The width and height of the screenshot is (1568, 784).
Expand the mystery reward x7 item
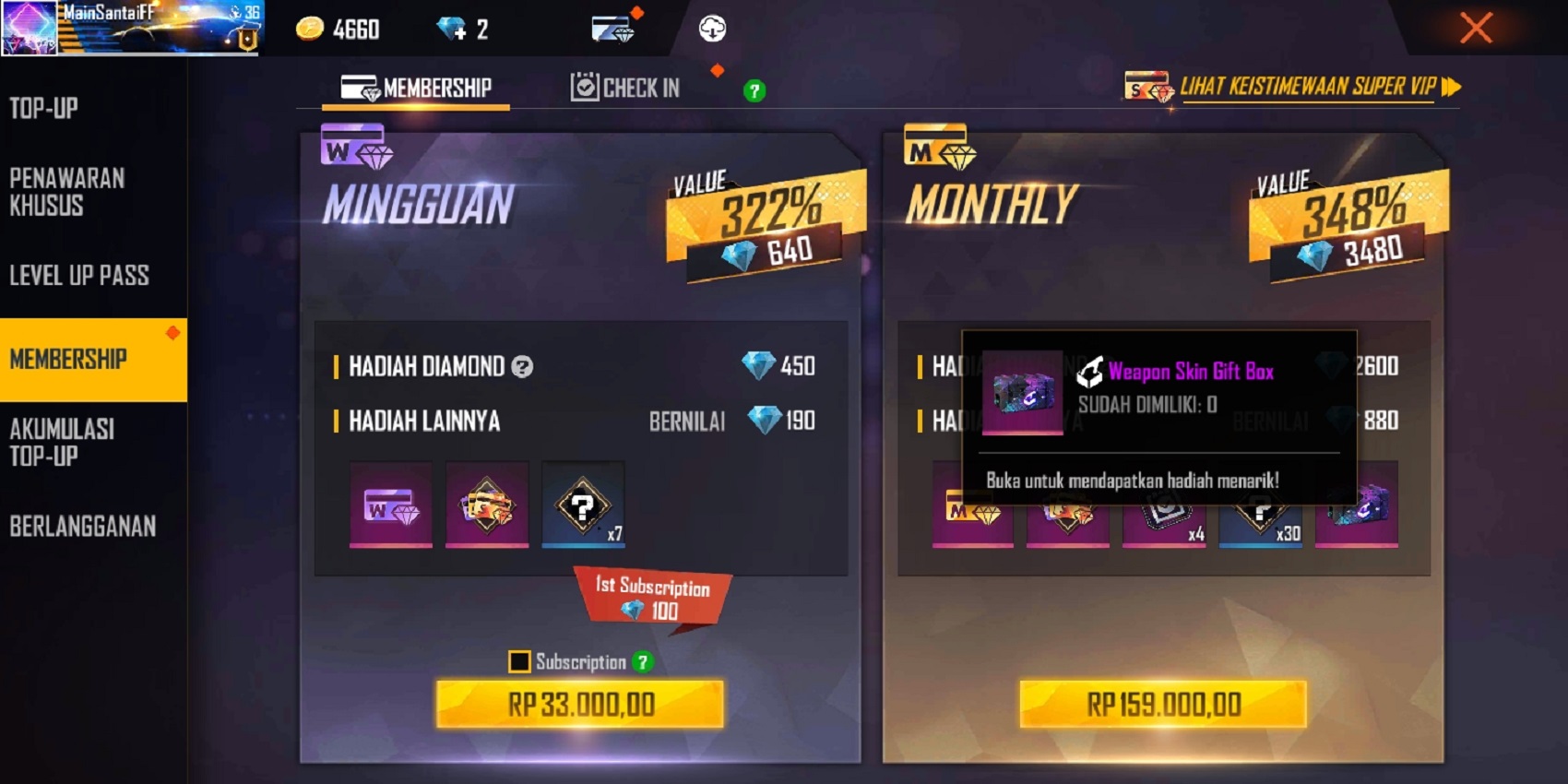coord(582,505)
